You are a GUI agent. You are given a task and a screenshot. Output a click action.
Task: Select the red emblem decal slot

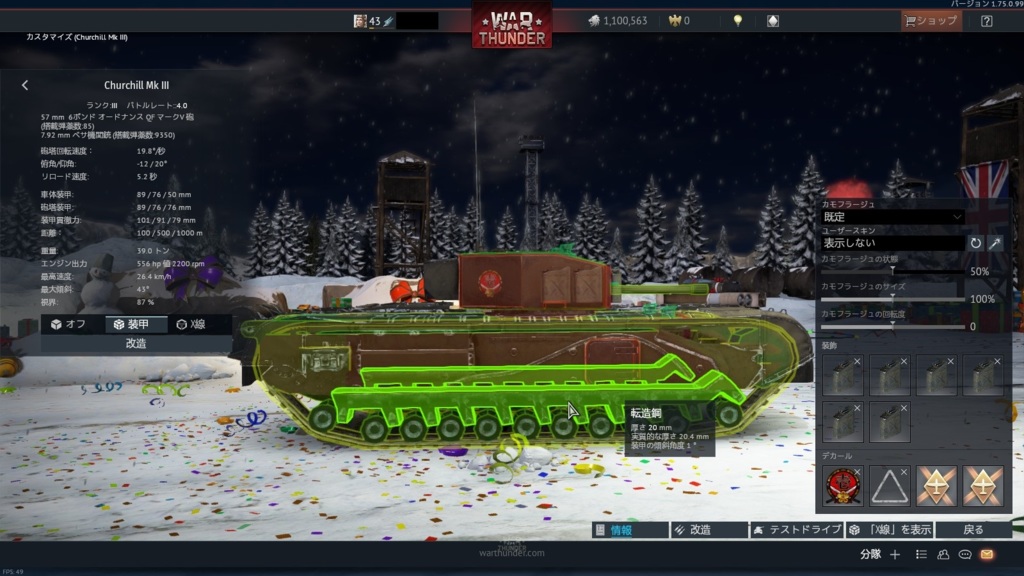[843, 486]
